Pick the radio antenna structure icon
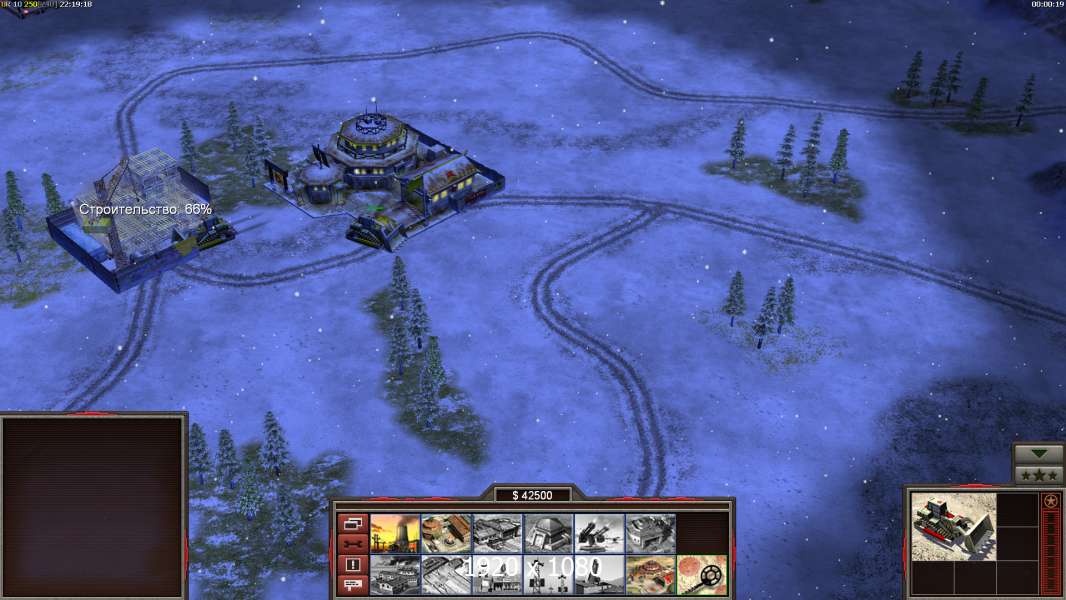Image resolution: width=1066 pixels, height=600 pixels. point(548,575)
